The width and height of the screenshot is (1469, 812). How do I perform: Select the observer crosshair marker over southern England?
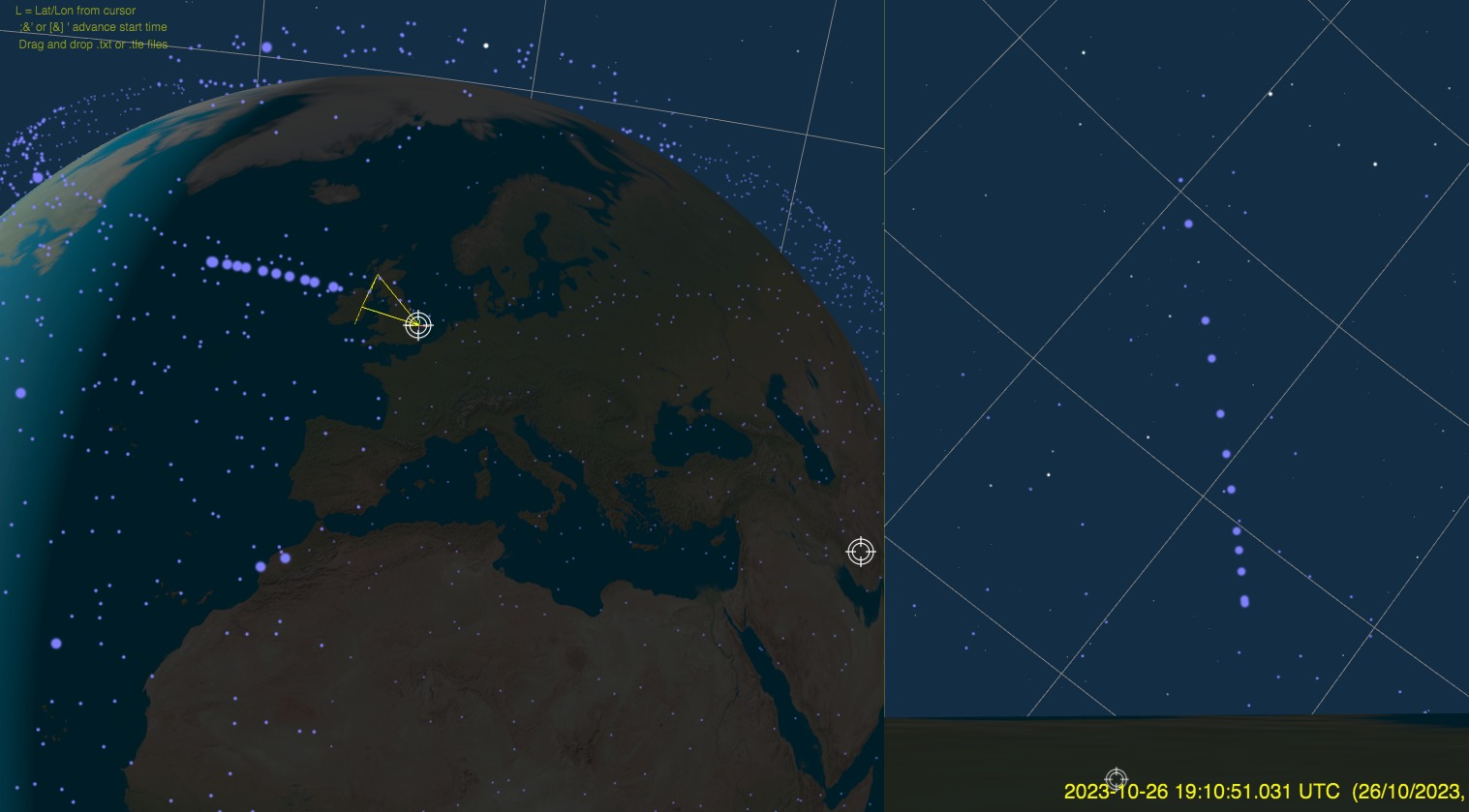point(417,325)
